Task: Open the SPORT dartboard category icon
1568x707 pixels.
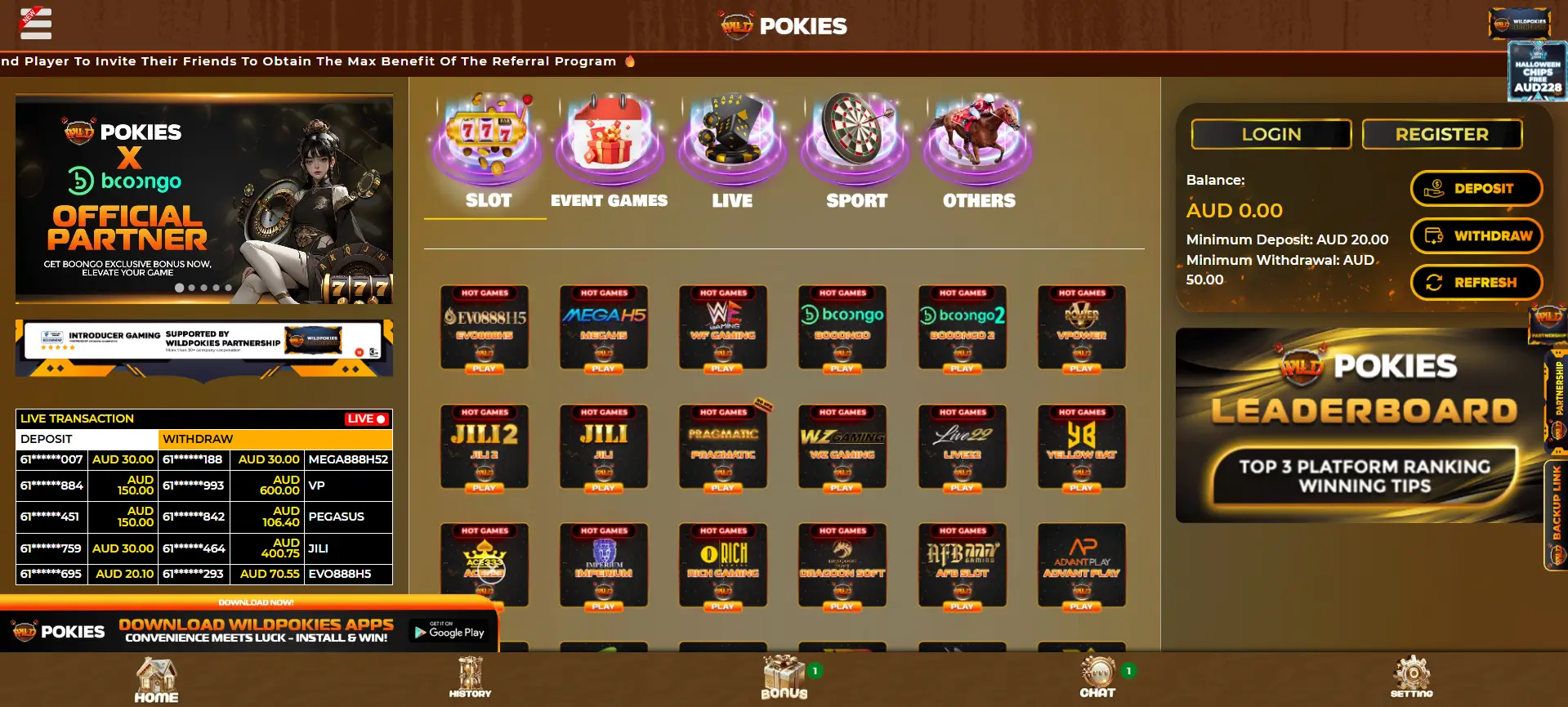Action: tap(855, 145)
